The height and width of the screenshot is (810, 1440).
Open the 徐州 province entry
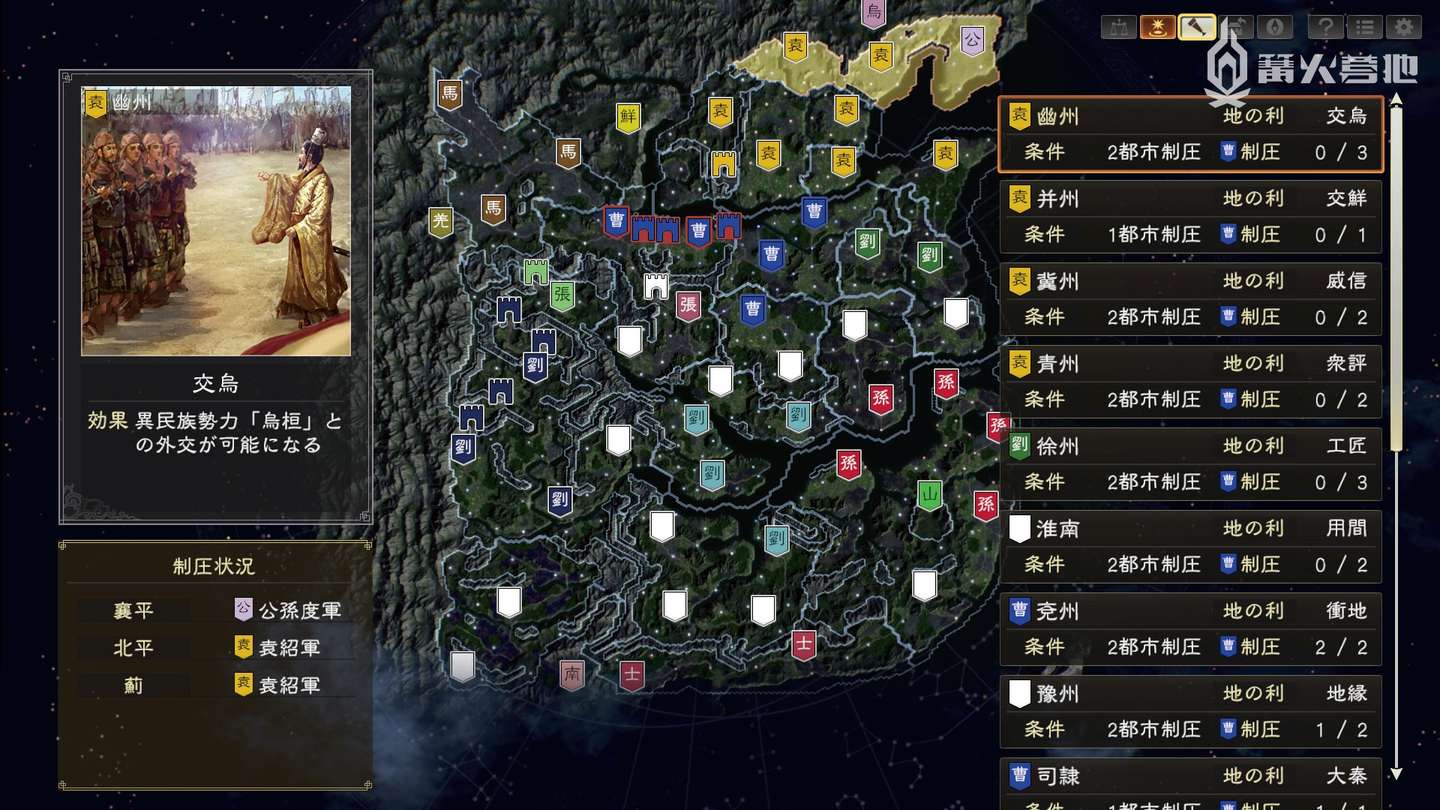[1190, 463]
